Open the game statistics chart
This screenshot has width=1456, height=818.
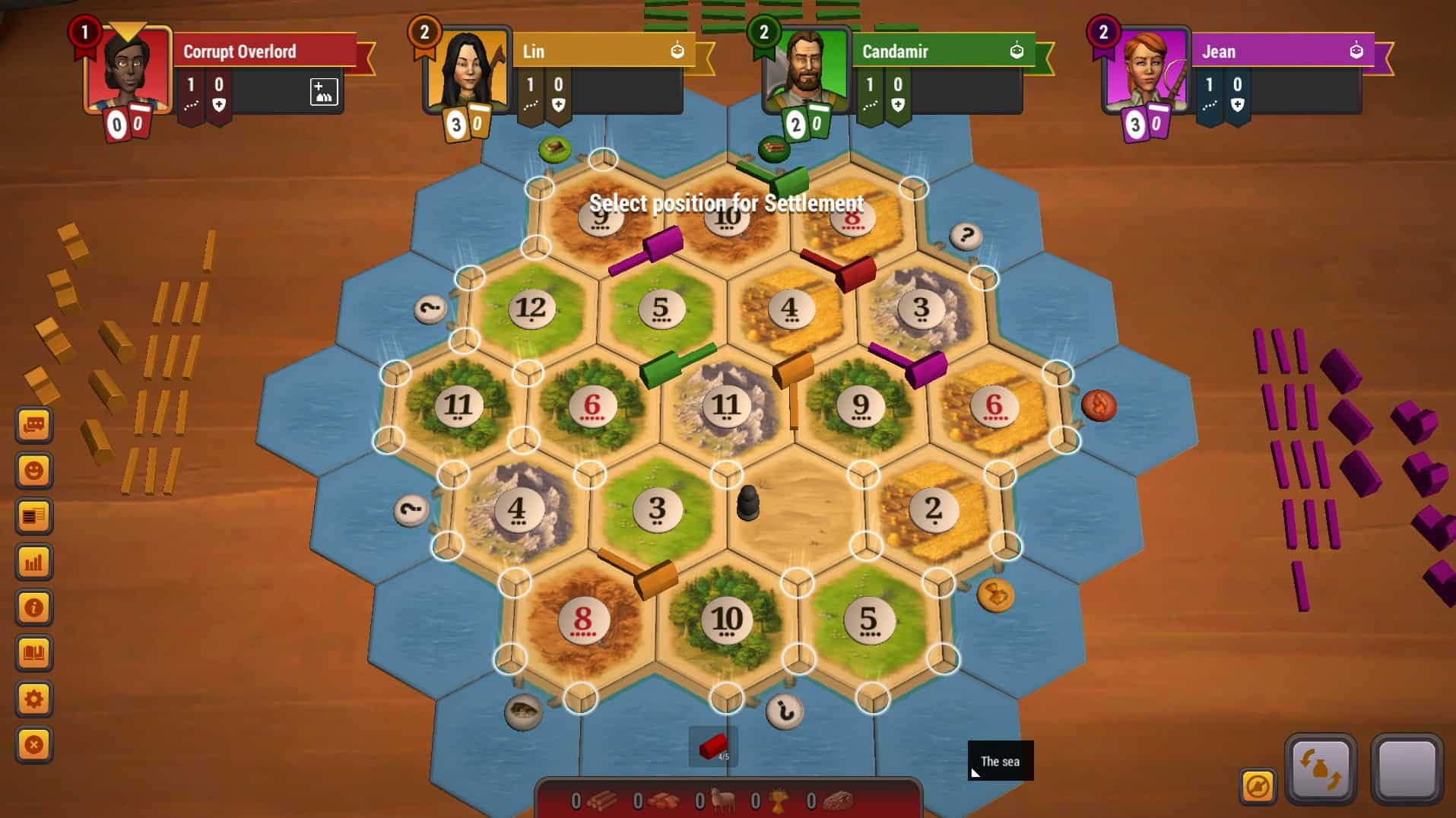[34, 563]
